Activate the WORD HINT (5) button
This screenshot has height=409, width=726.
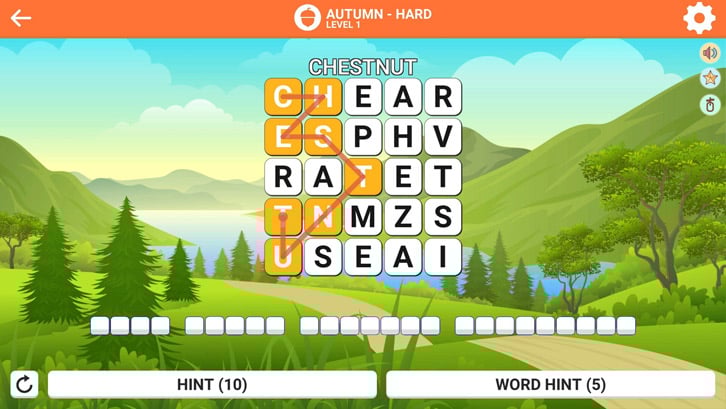point(550,384)
